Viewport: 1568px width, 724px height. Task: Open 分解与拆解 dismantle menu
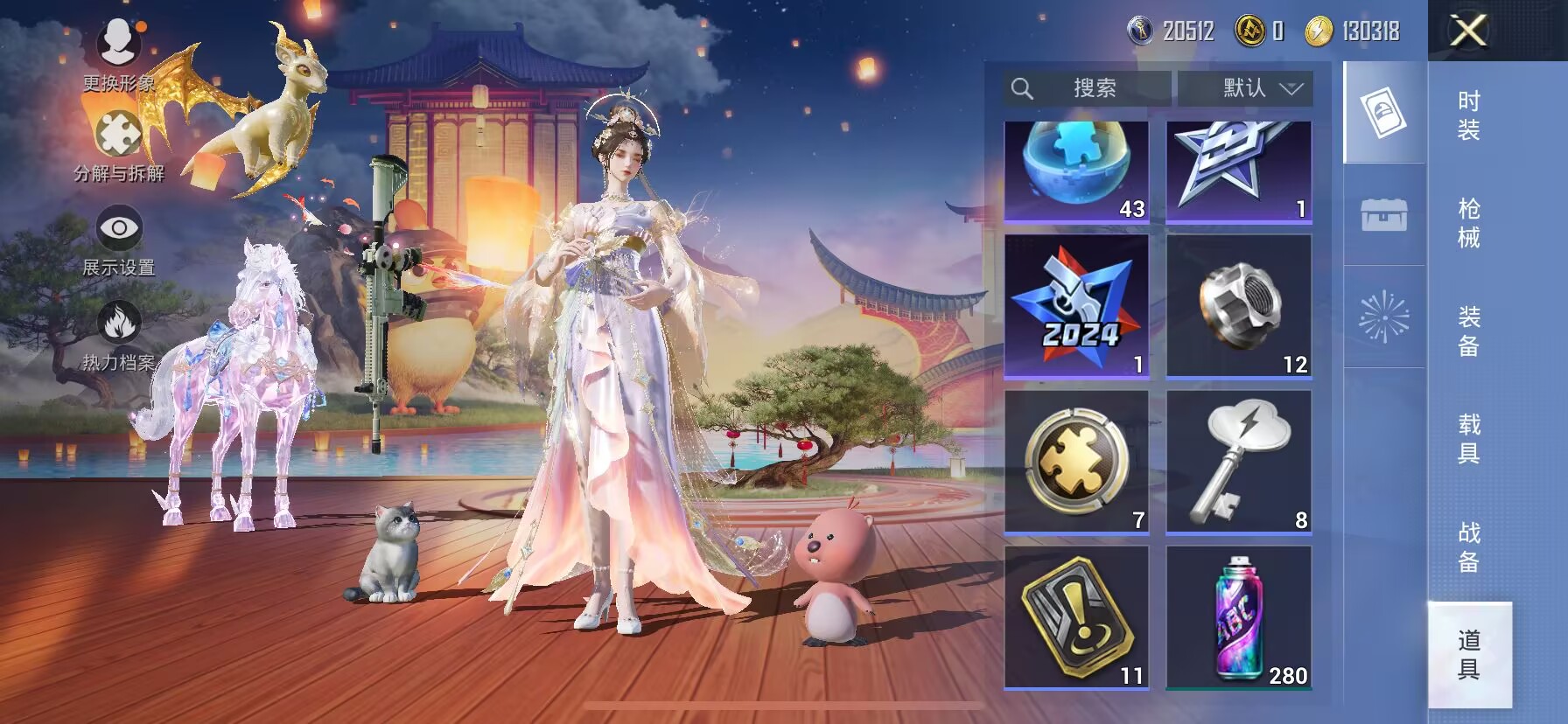tap(118, 146)
